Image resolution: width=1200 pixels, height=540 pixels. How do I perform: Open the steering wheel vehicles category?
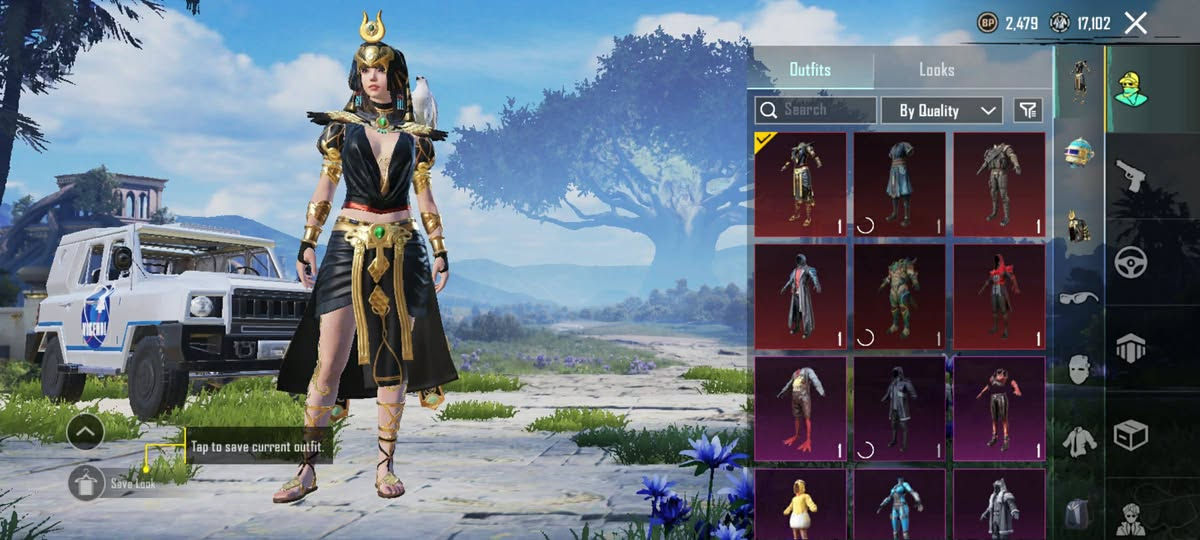point(1131,262)
